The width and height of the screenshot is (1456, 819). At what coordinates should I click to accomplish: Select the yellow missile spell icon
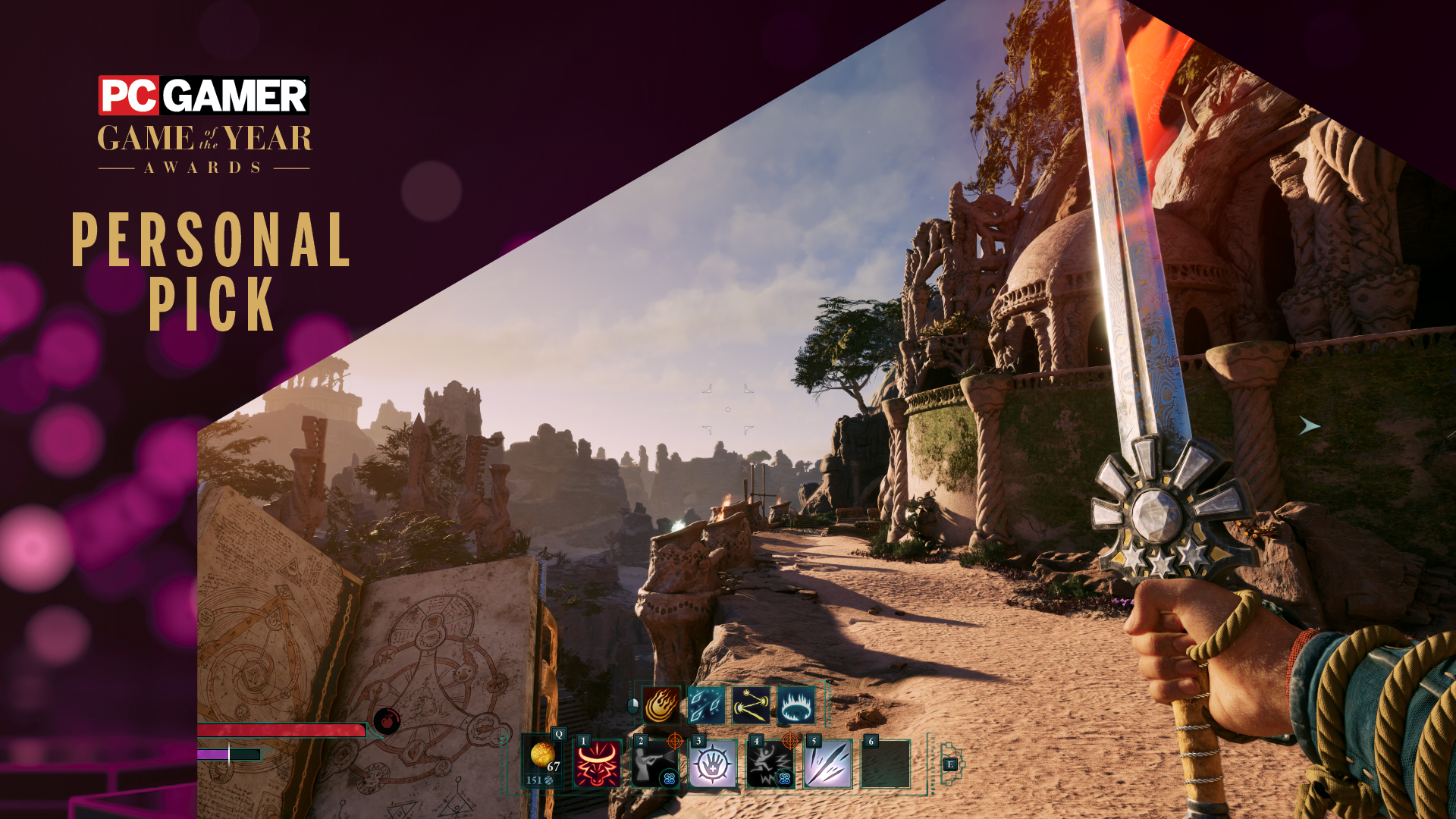click(750, 705)
